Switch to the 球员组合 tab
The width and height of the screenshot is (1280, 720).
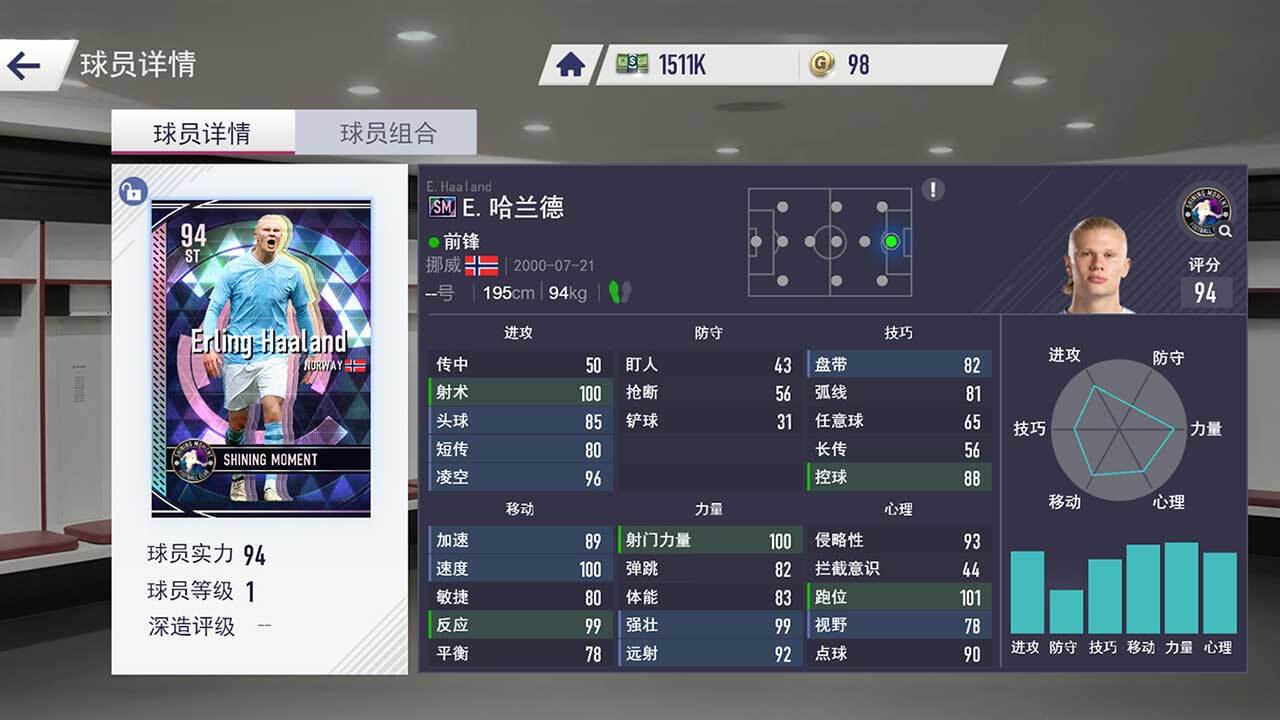(388, 131)
